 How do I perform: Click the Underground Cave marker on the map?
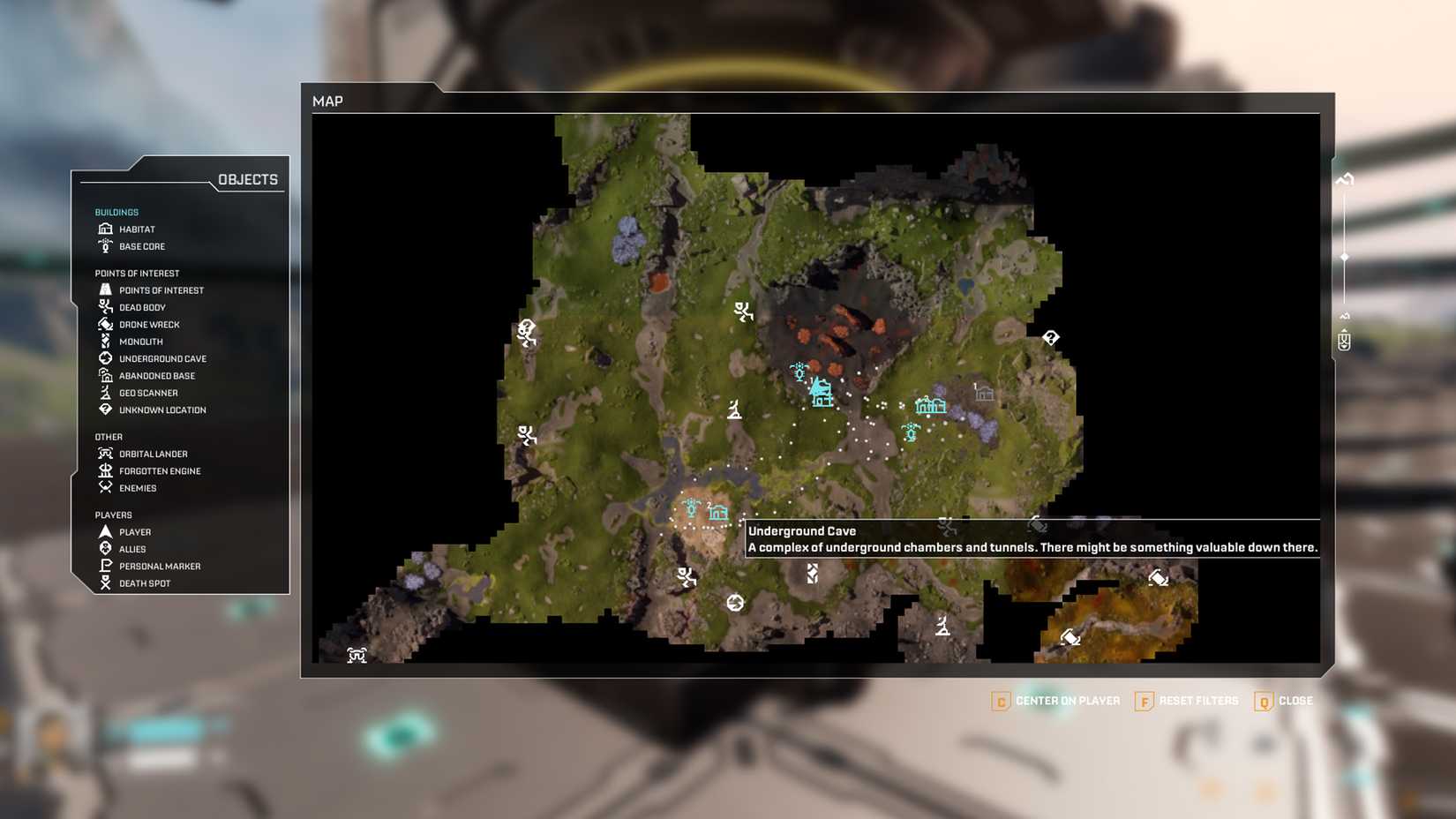click(737, 602)
